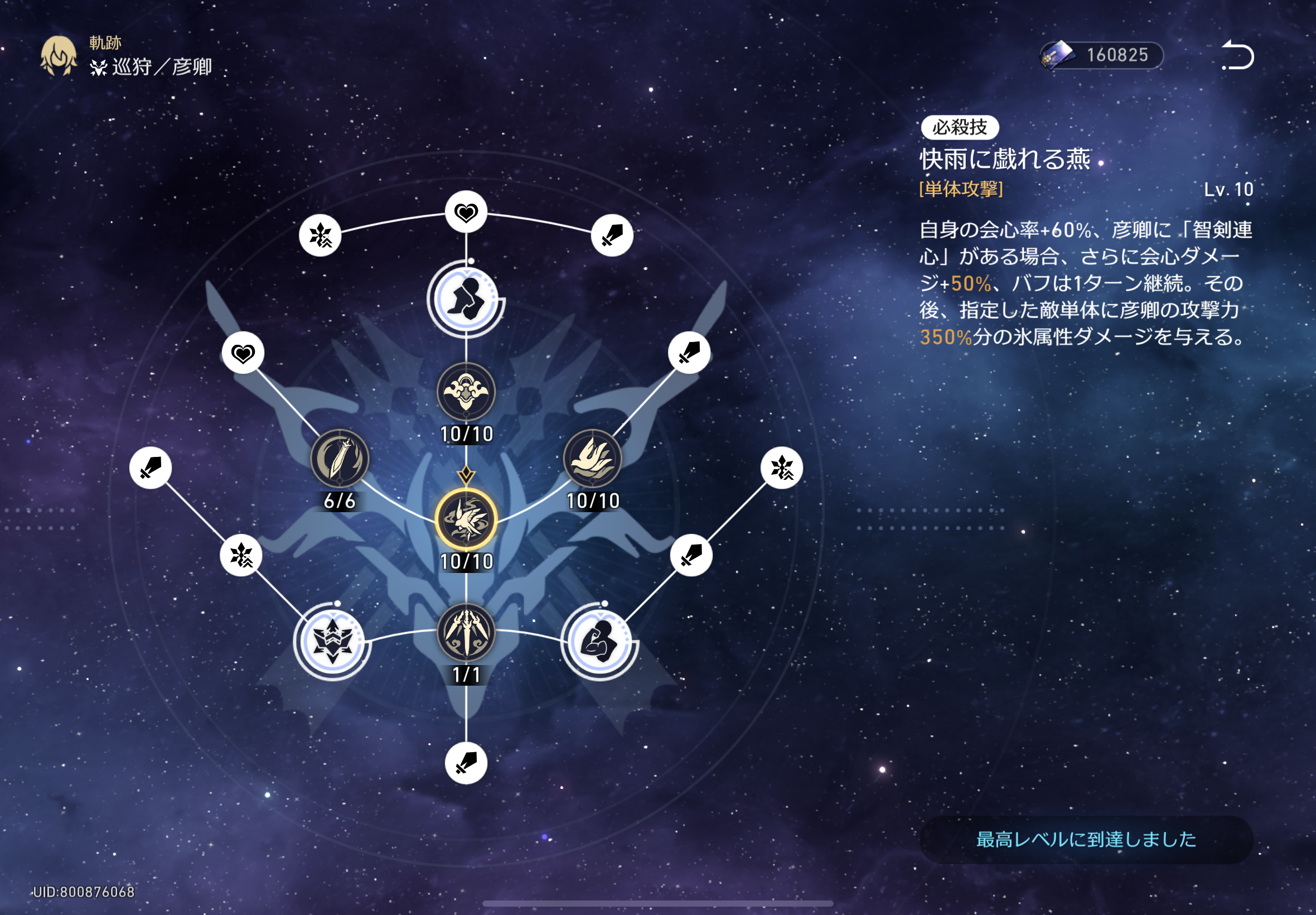This screenshot has height=915, width=1316.
Task: Select the sword stat node beneath the 1/1 technique
Action: 466,763
